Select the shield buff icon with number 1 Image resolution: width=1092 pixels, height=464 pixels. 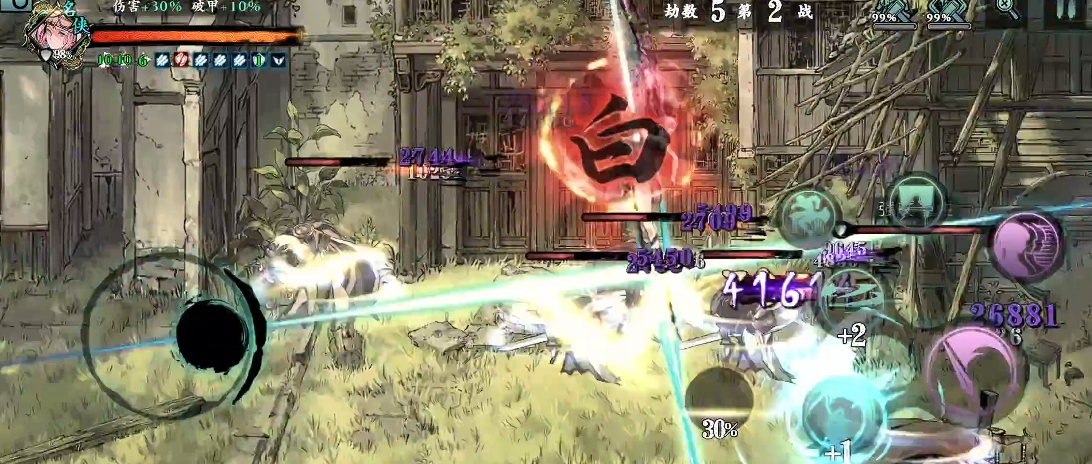tap(258, 60)
